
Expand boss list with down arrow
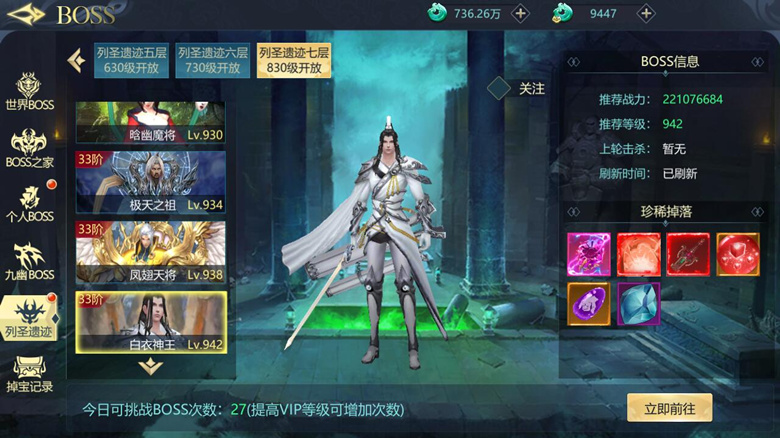coord(150,366)
